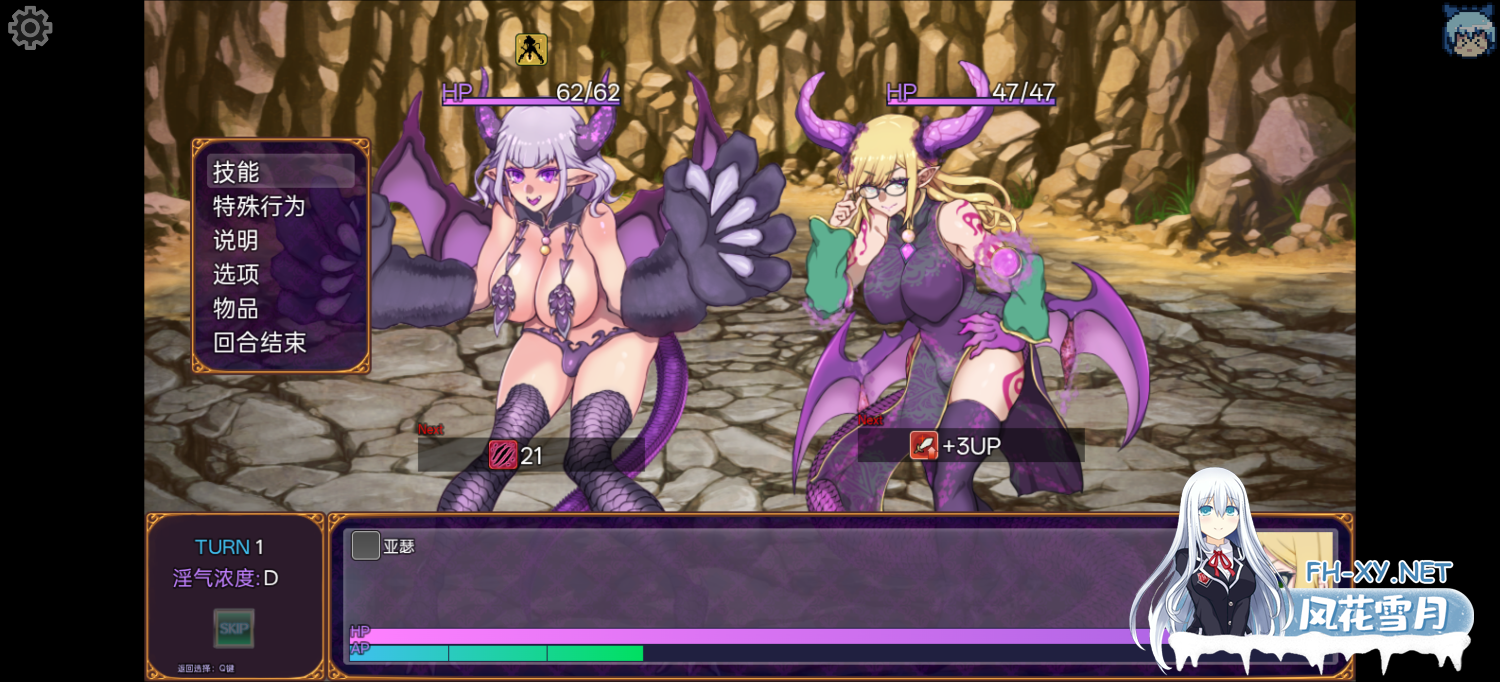
Task: Click the 亚瑟 character portrait box
Action: pyautogui.click(x=366, y=546)
